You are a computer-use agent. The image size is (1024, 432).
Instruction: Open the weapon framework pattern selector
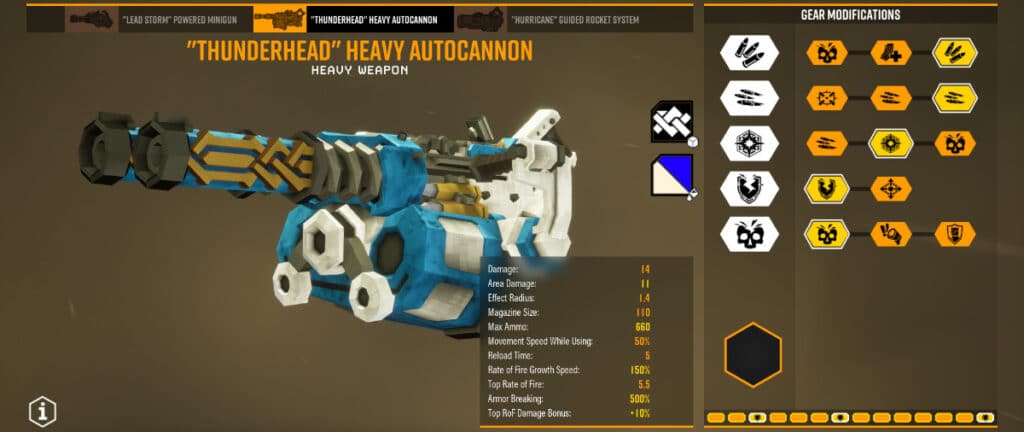[672, 122]
